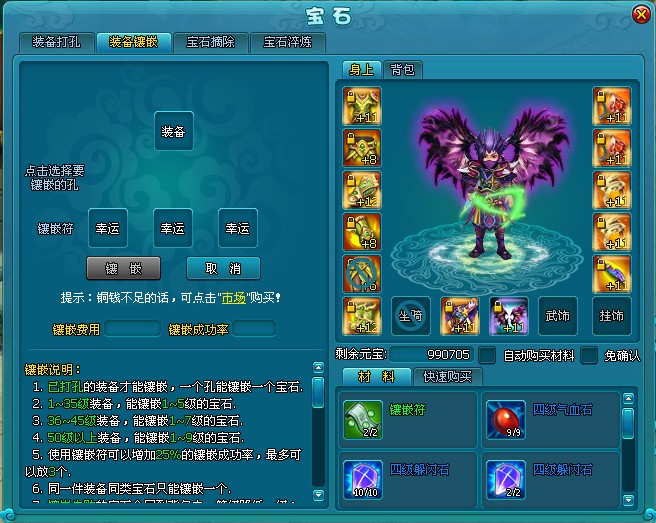Open the 市场 market link
Viewport: 656px width, 523px height.
coord(232,297)
